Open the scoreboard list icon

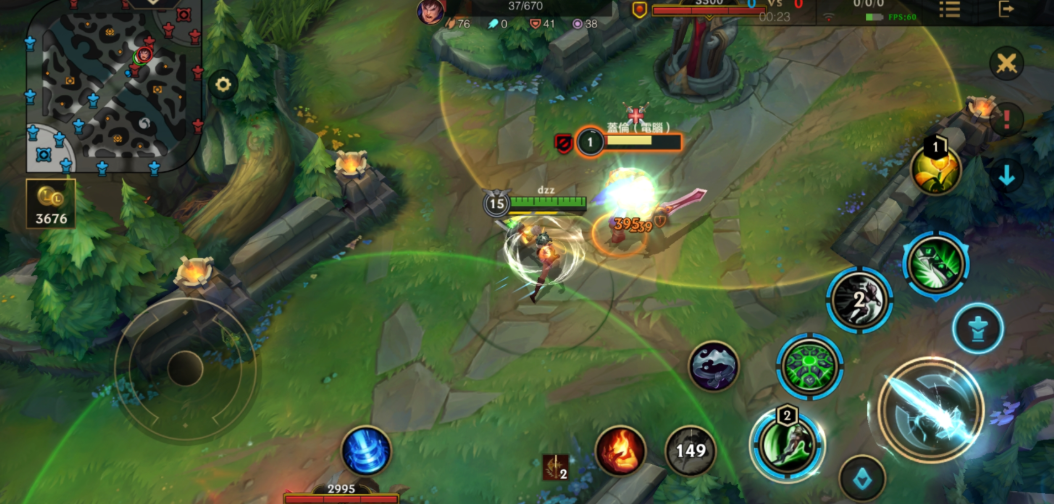(949, 10)
